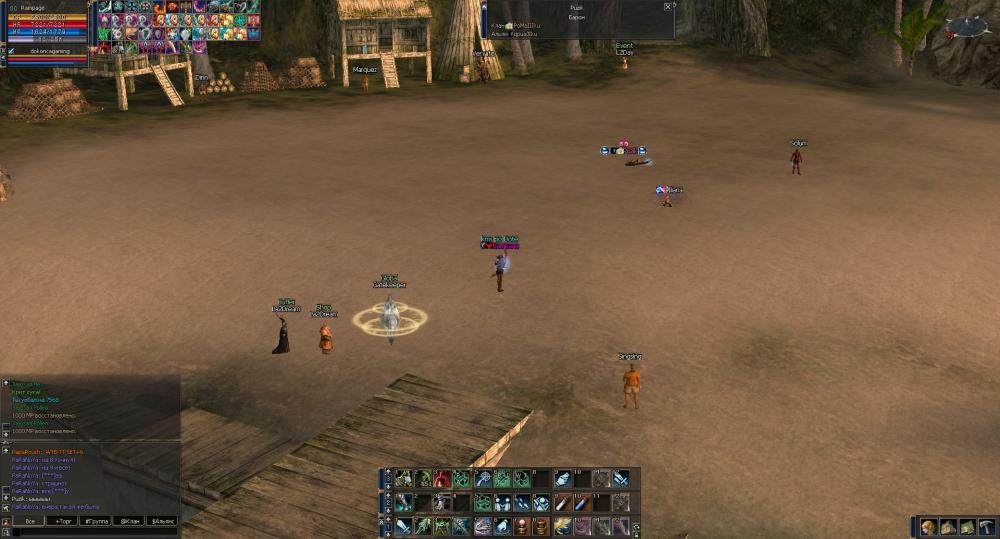
Task: Select the #Группа party chat tab
Action: tap(96, 521)
